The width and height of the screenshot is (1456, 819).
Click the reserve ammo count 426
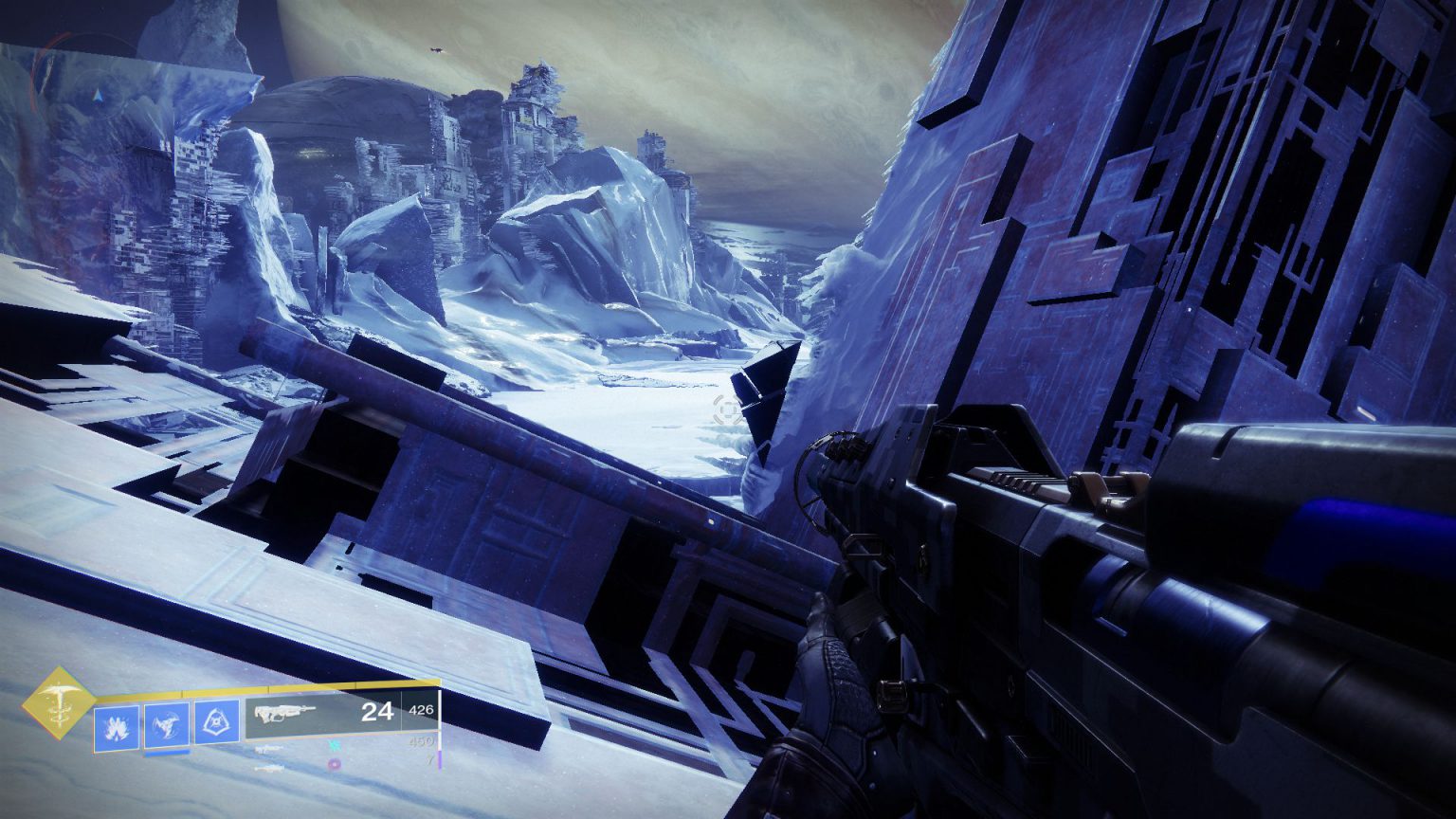pyautogui.click(x=420, y=711)
